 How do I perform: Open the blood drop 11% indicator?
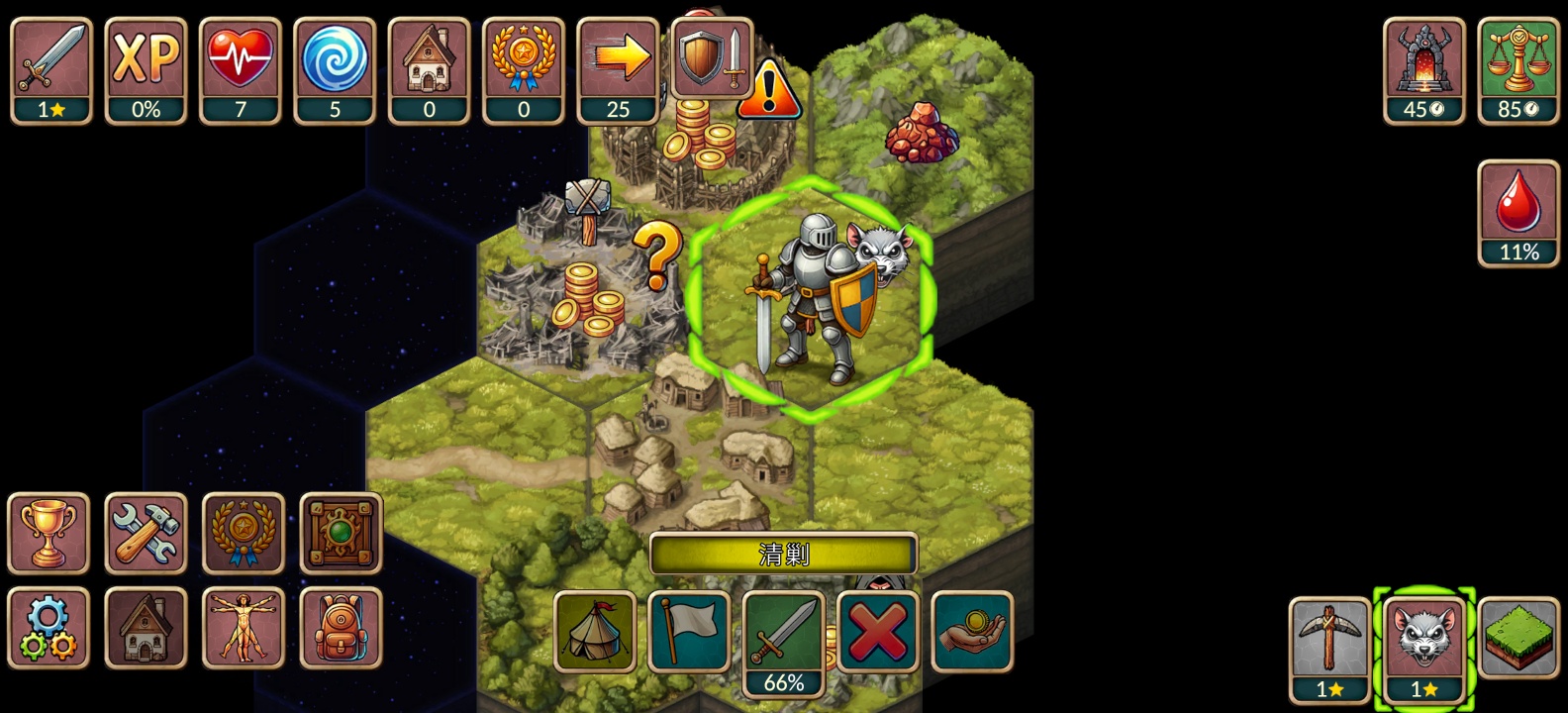pos(1519,213)
